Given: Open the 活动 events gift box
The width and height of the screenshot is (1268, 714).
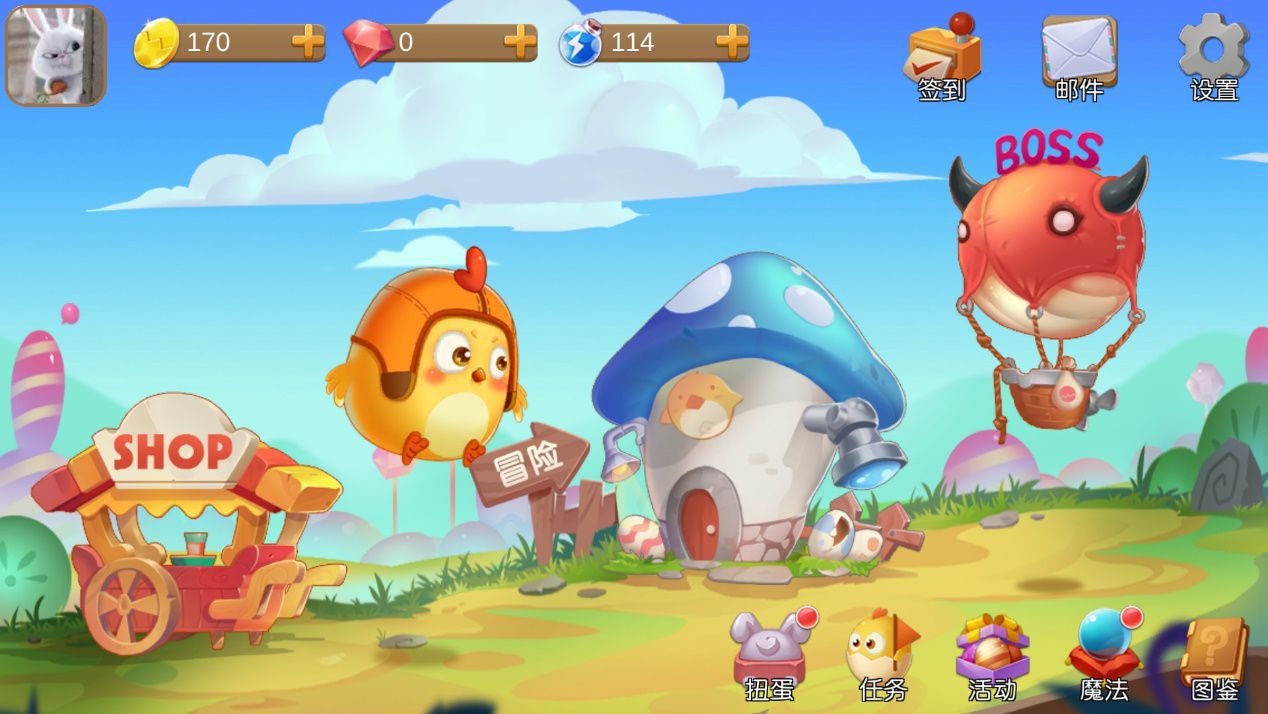Looking at the screenshot, I should (x=992, y=655).
